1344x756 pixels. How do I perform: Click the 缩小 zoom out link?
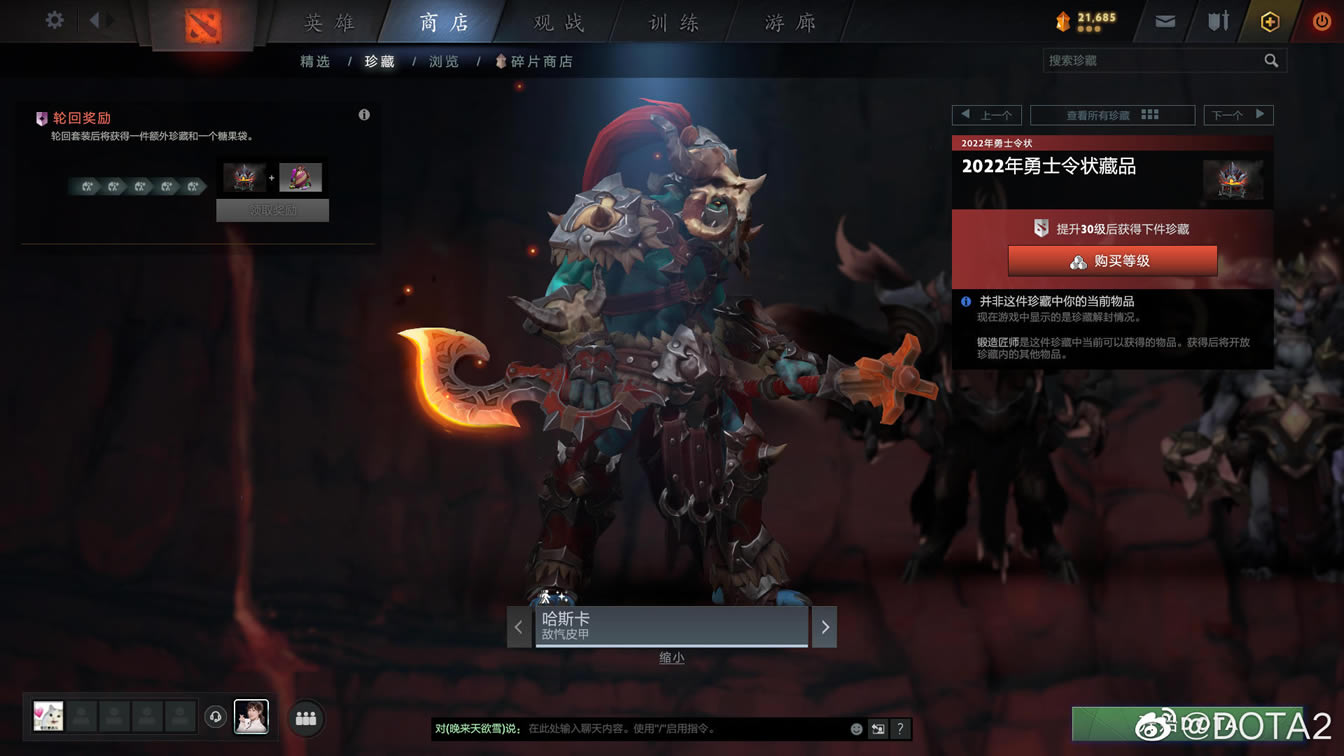pyautogui.click(x=671, y=658)
